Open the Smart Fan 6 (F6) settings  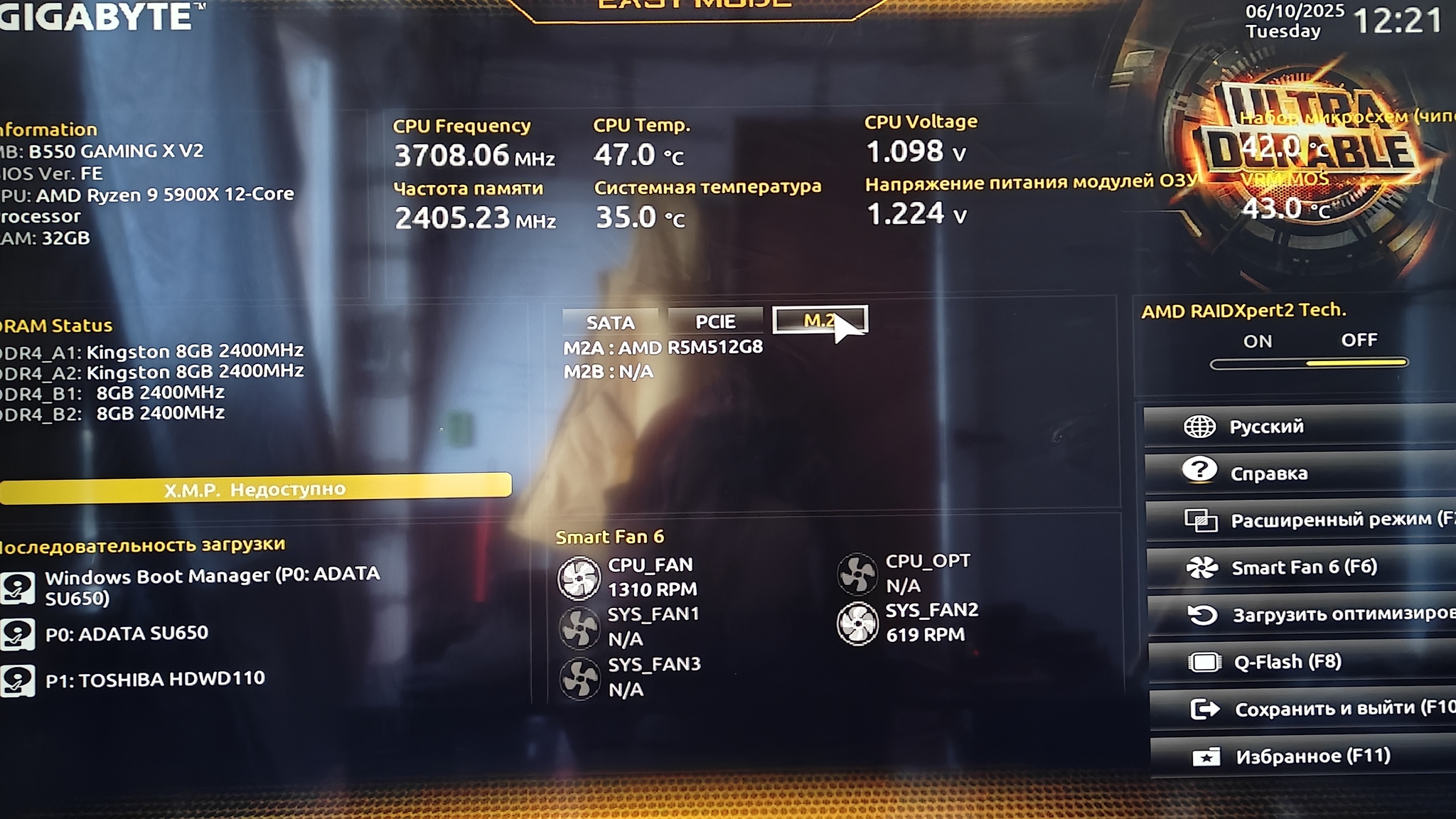(1301, 567)
